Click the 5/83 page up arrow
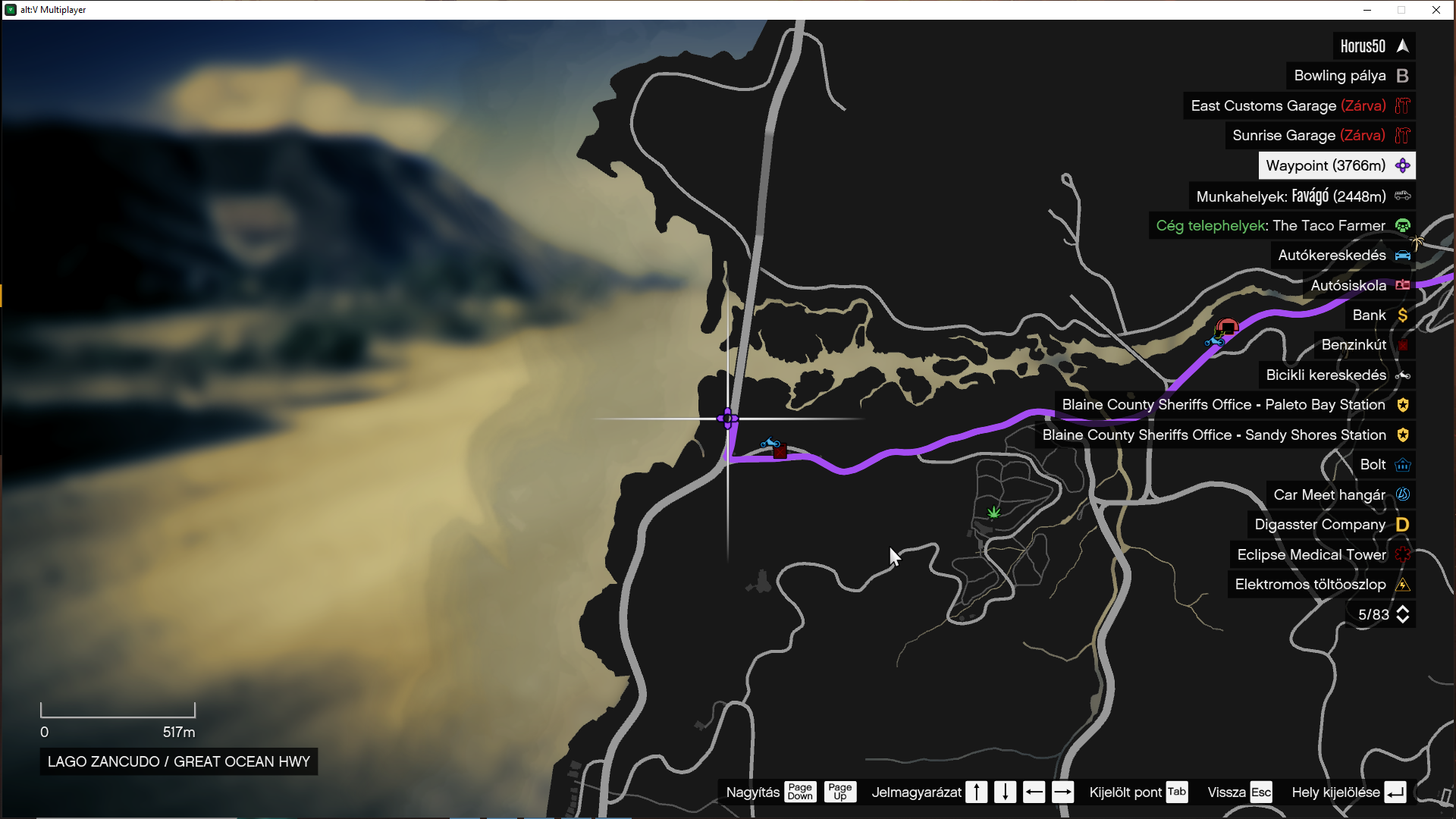This screenshot has height=819, width=1456. tap(1402, 610)
